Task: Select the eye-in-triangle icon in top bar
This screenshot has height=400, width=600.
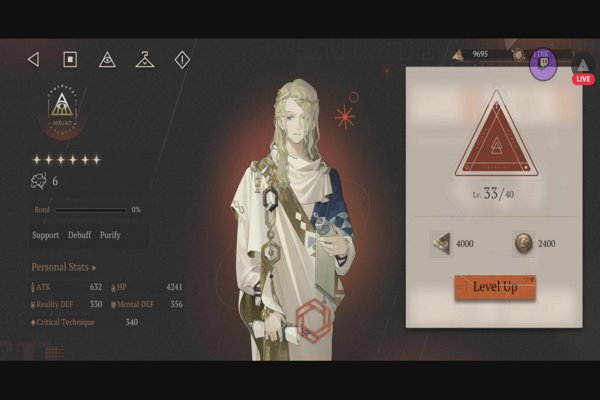Action: [x=107, y=60]
